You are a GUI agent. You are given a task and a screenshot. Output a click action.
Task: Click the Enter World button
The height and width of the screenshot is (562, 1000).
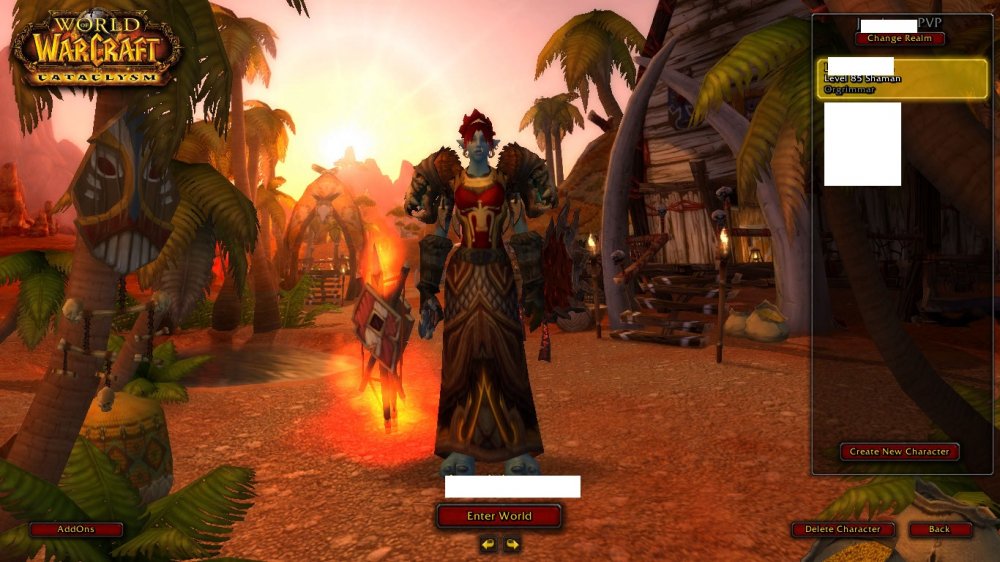point(499,516)
